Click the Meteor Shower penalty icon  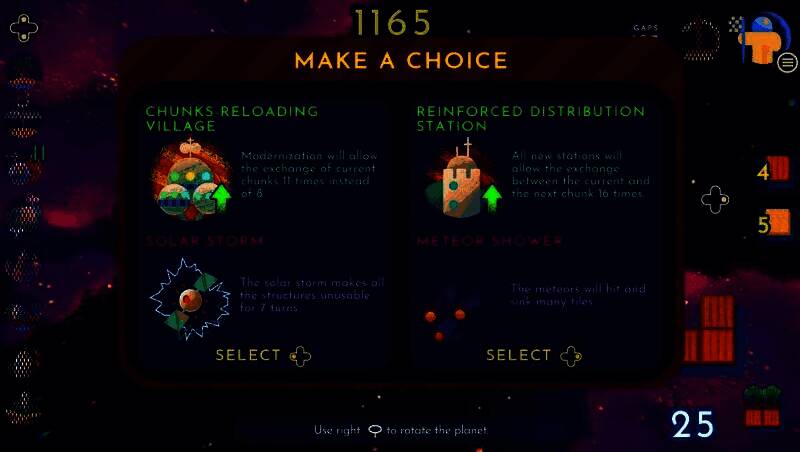click(x=445, y=316)
